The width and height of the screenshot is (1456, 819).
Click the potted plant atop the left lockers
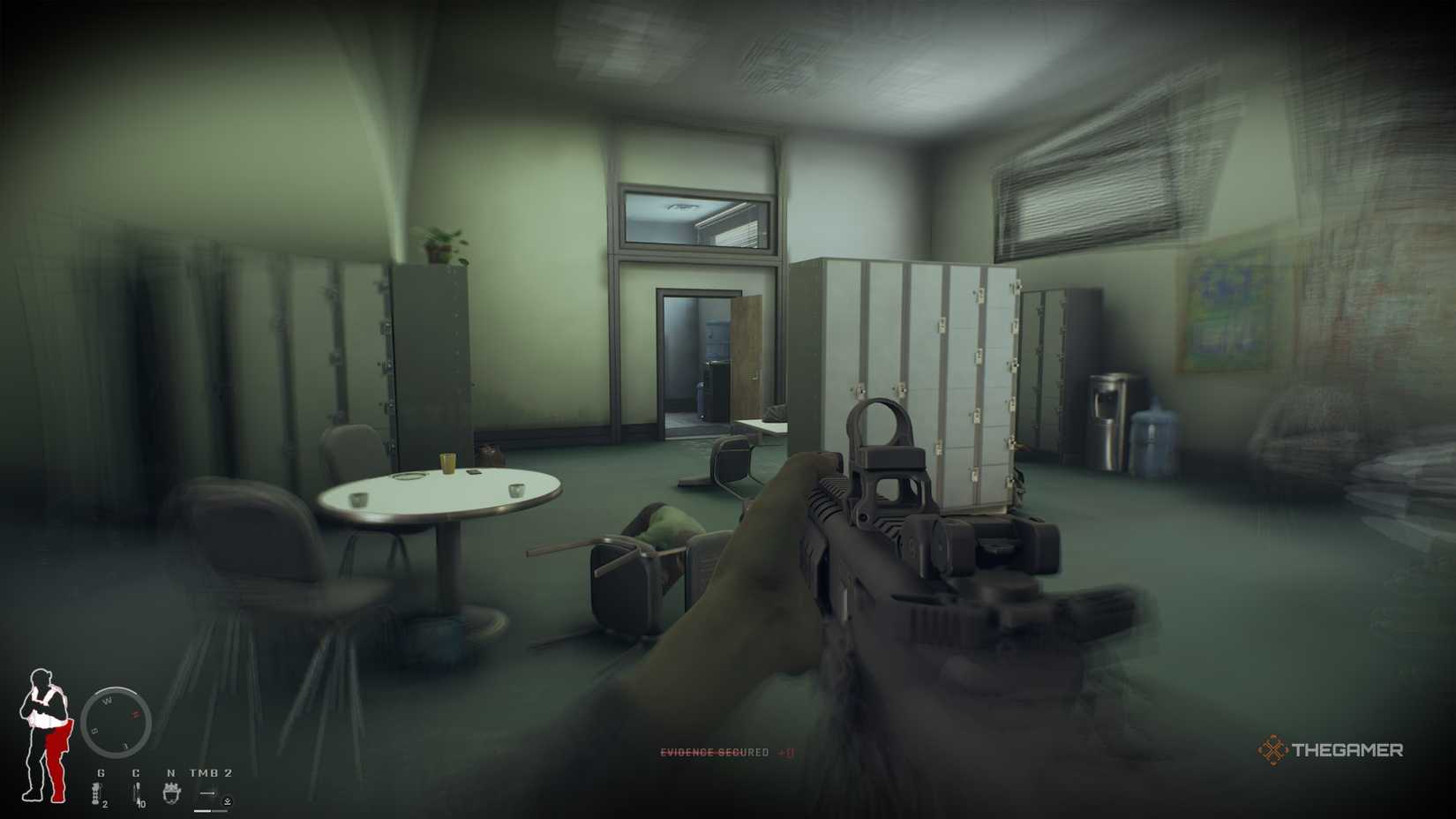[439, 244]
